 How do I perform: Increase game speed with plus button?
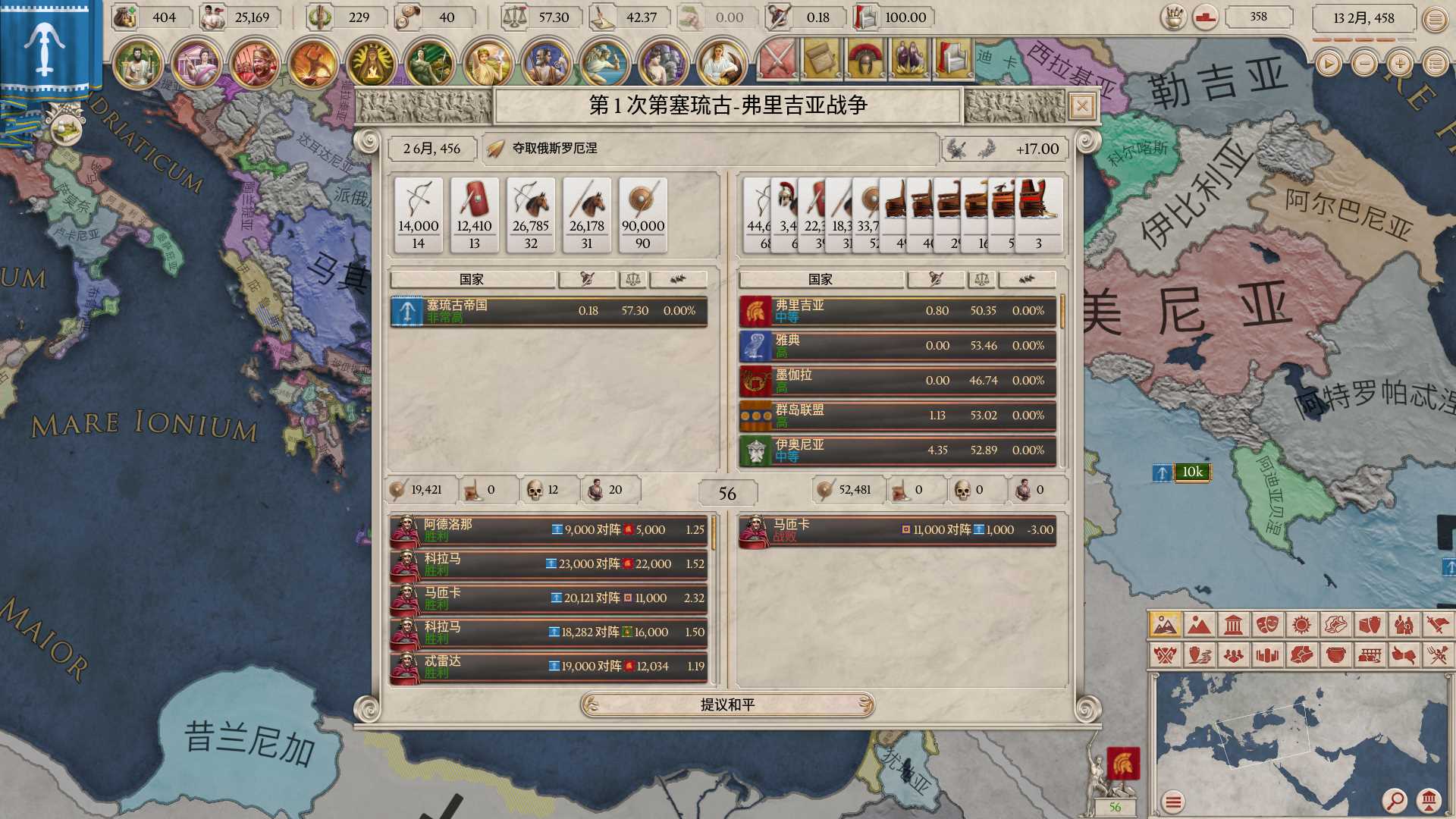(1400, 64)
